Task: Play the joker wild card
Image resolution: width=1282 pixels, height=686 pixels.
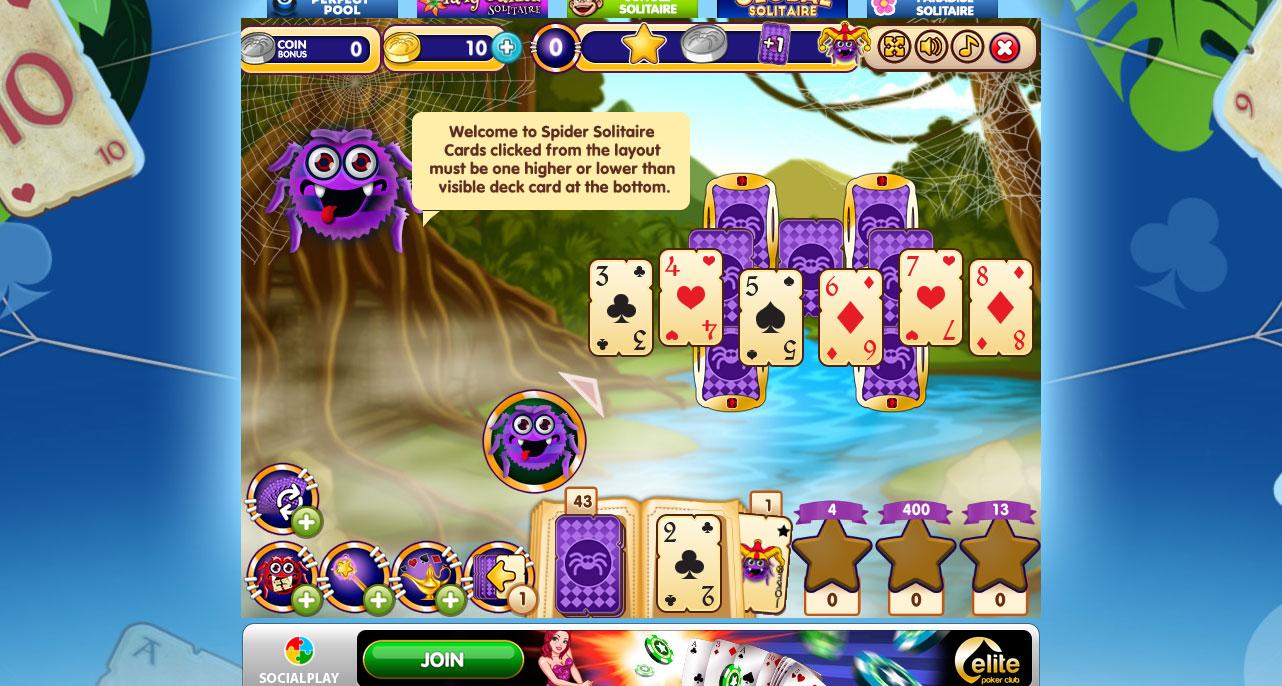Action: click(x=764, y=561)
